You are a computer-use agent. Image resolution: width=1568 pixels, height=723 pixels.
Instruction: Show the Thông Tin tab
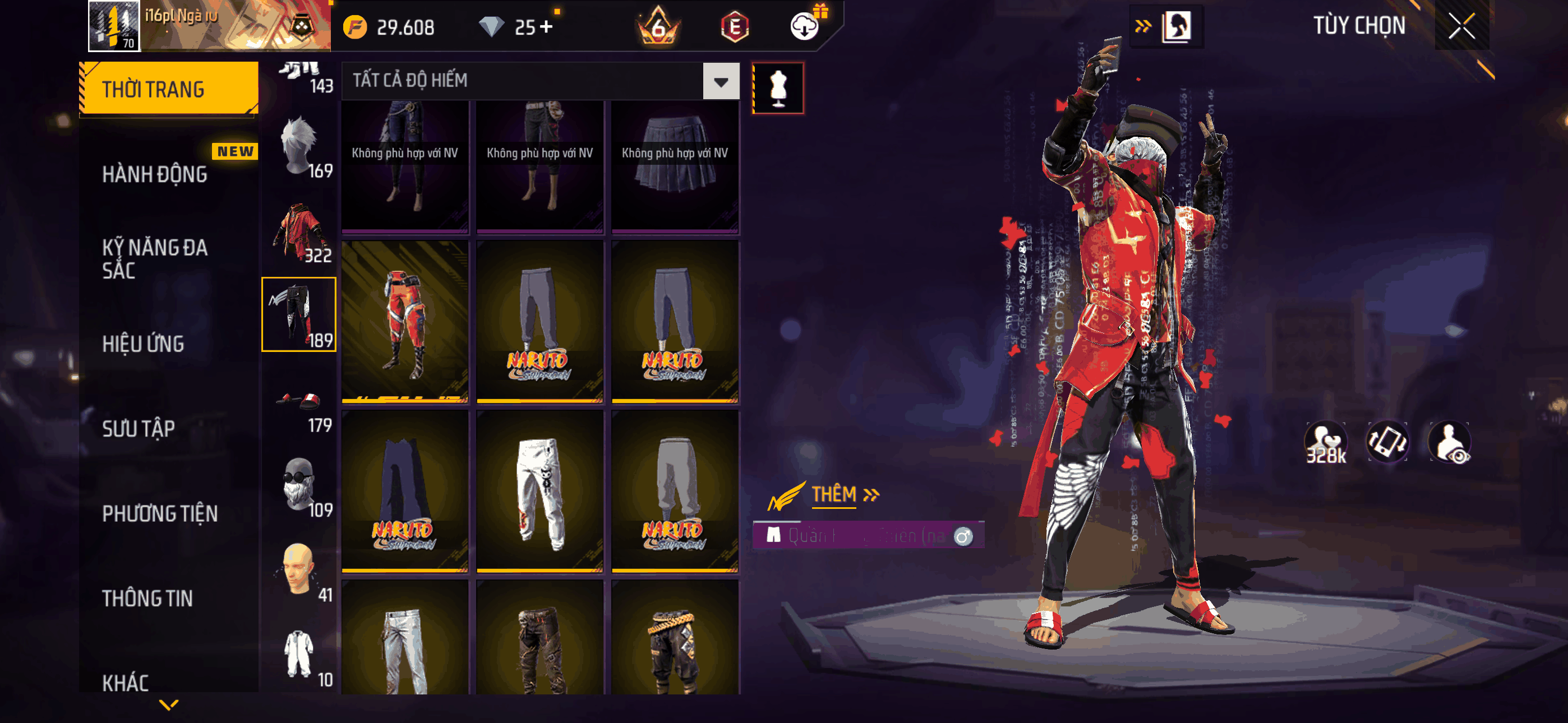tap(147, 597)
